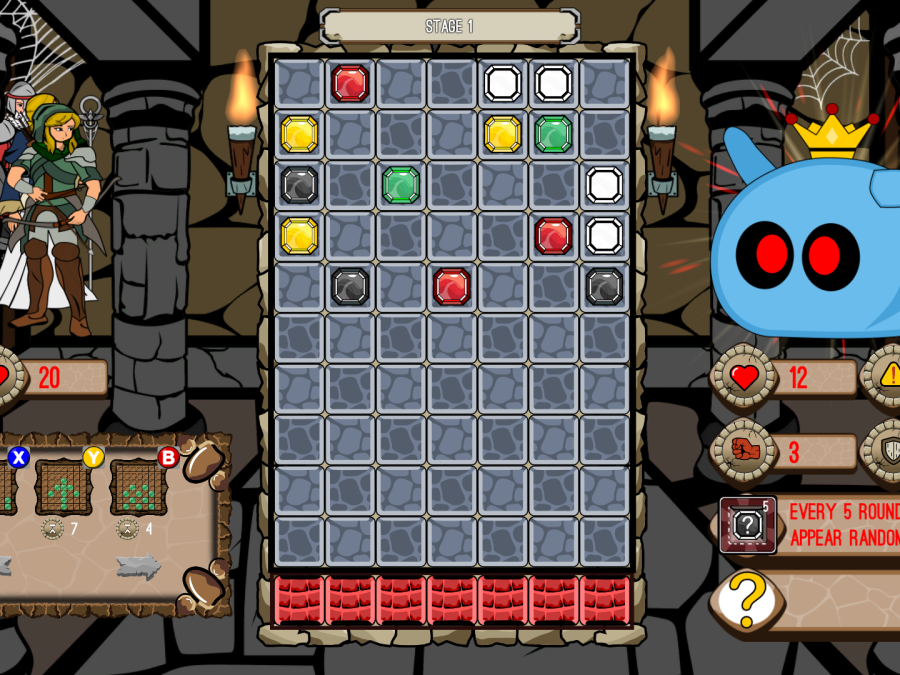
Task: Choose the red gem left of a white gem
Action: pos(553,236)
